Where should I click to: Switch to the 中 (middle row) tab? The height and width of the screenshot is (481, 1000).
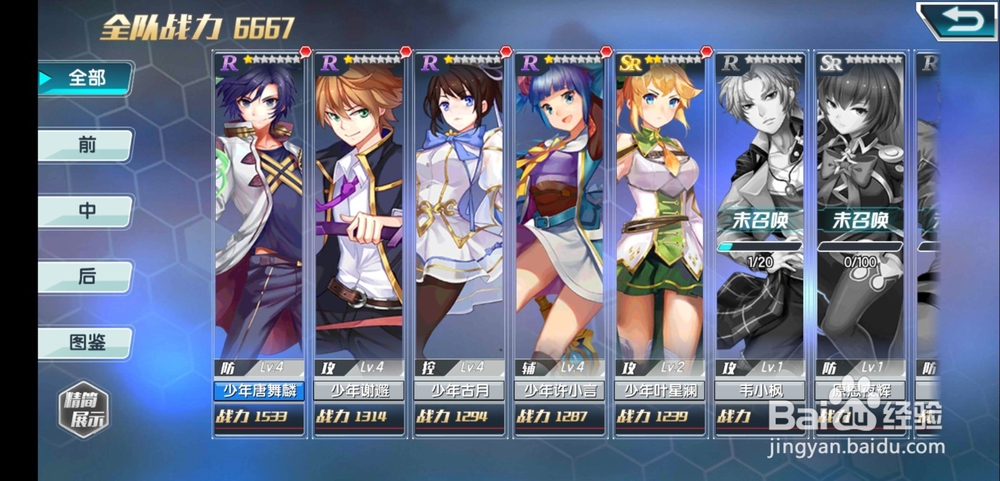86,211
